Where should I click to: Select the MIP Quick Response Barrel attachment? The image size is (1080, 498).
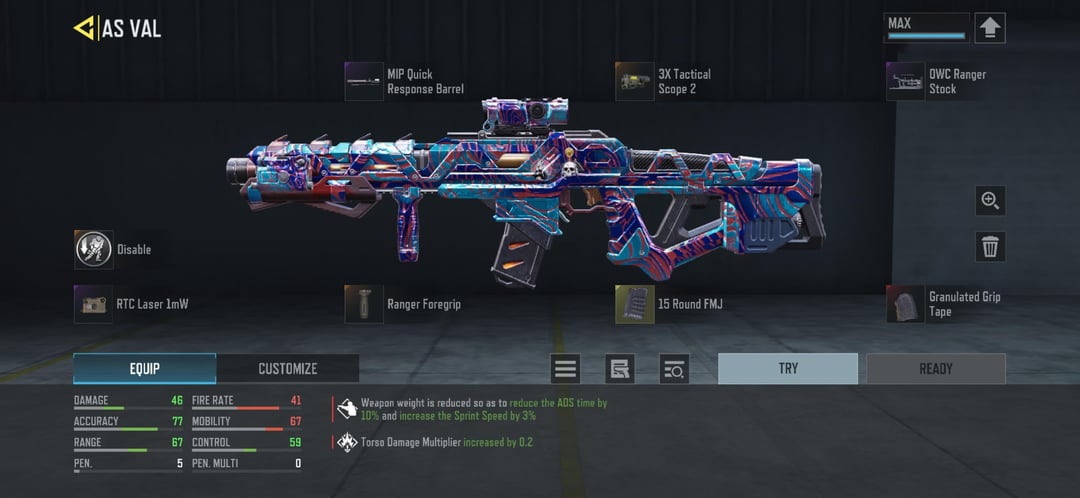365,81
